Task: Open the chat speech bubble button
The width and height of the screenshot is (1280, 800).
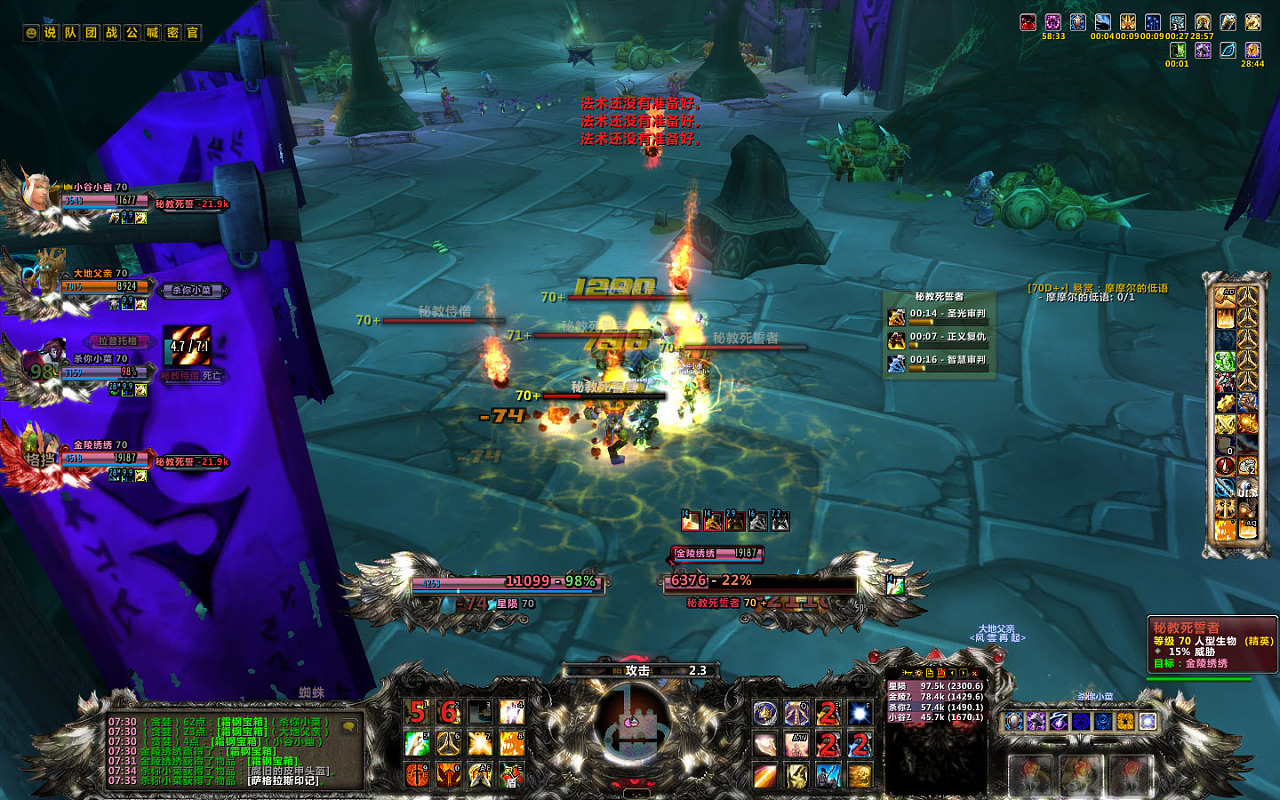Action: (x=349, y=726)
